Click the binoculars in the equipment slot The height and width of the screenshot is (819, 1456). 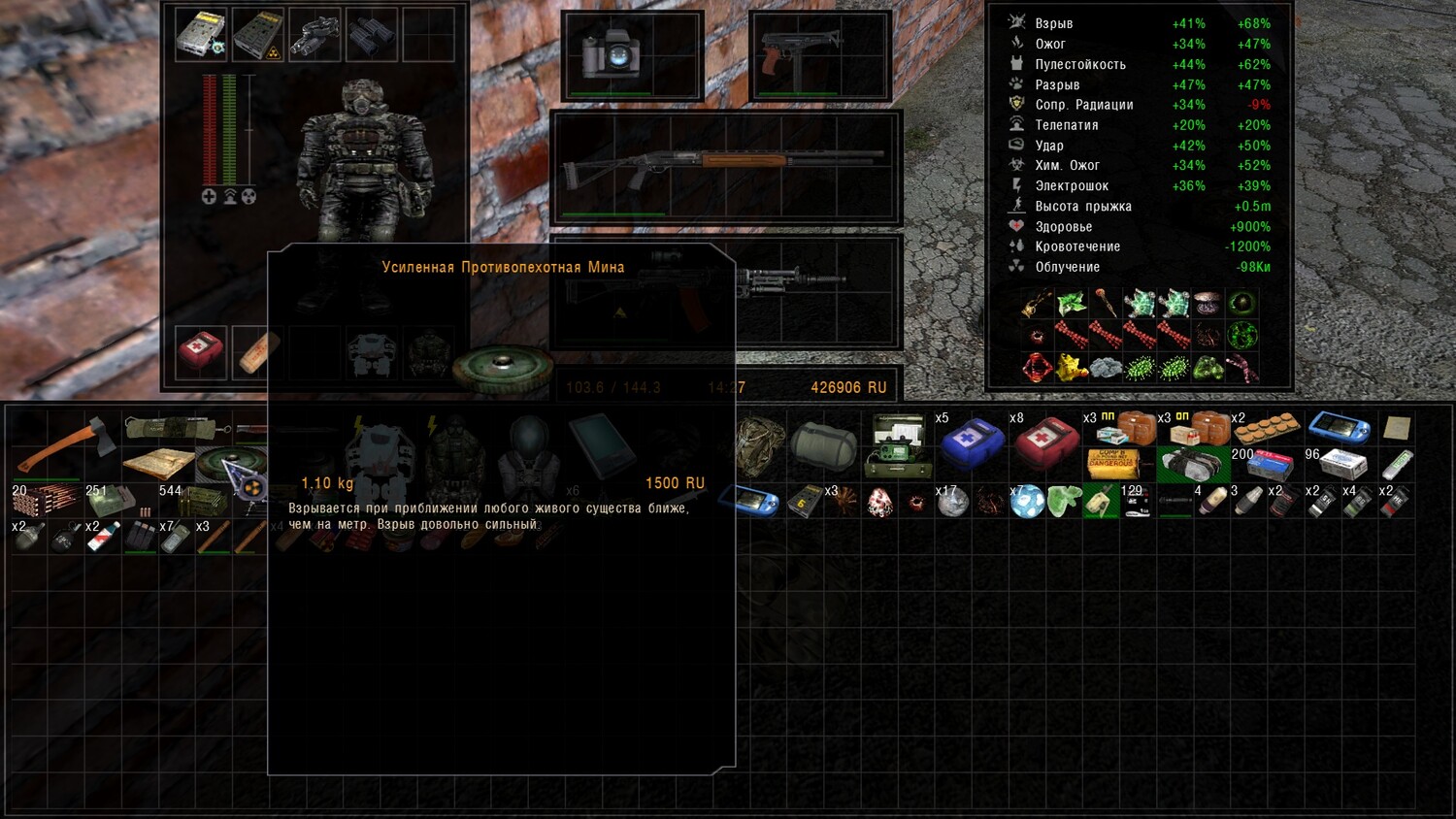pos(372,35)
